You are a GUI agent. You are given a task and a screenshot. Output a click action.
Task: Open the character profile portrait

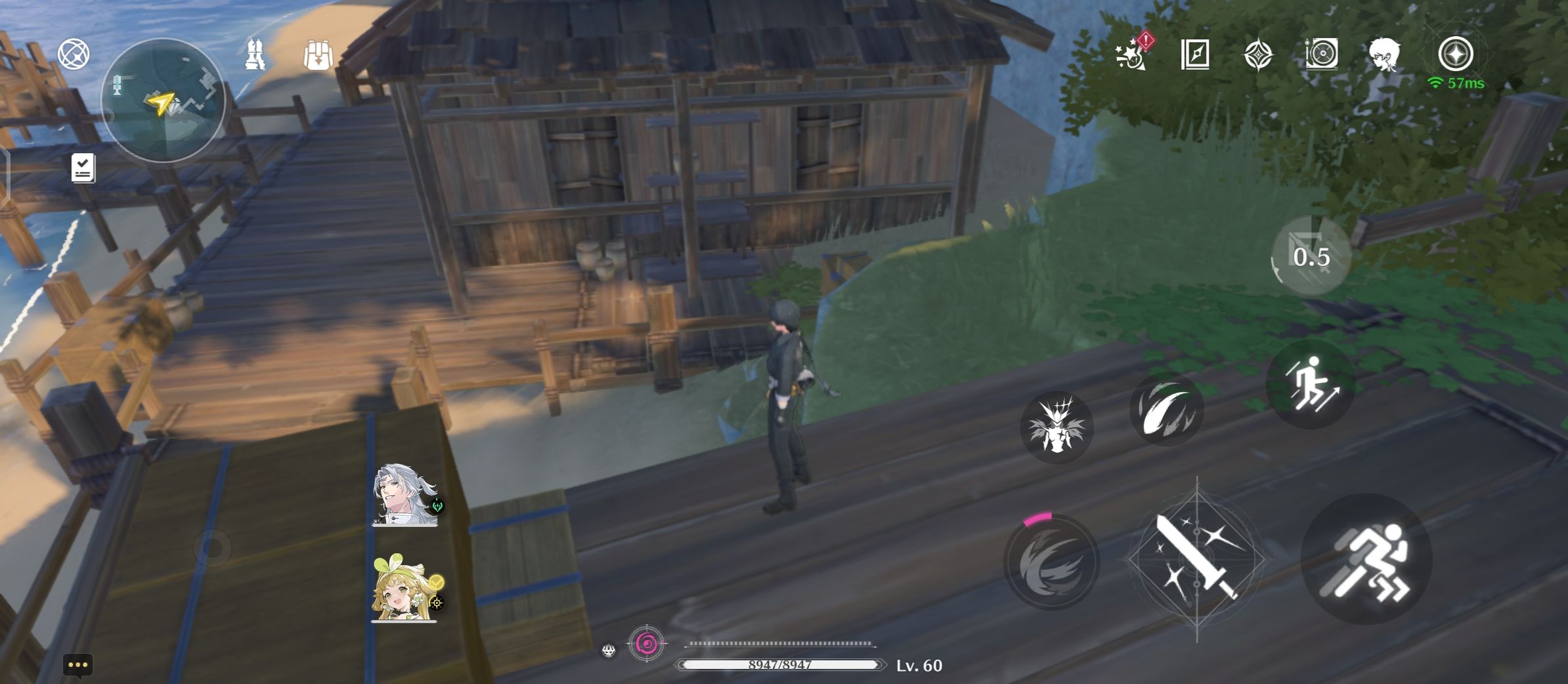1385,54
